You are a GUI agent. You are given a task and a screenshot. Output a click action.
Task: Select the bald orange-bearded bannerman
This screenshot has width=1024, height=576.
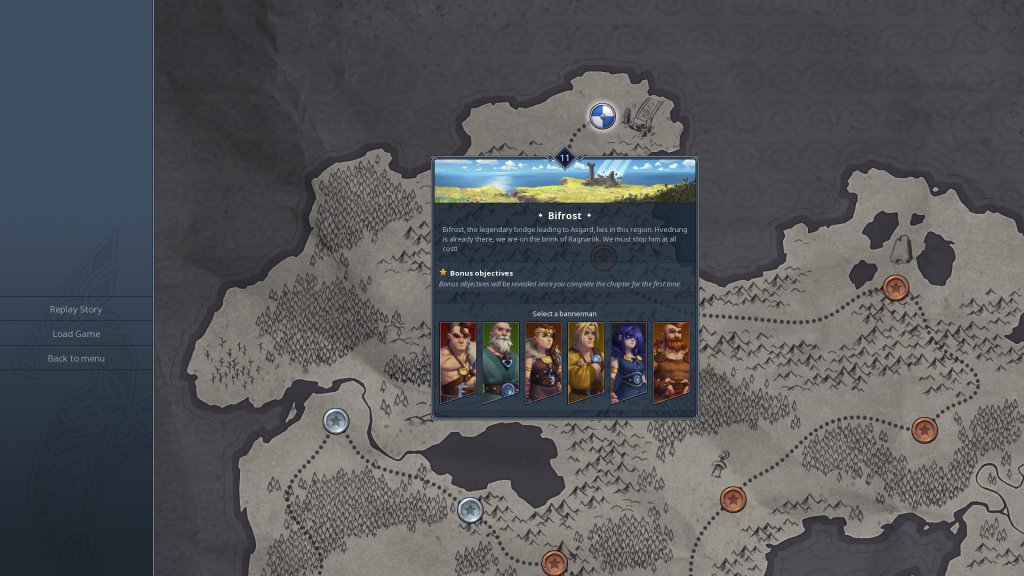tap(671, 362)
